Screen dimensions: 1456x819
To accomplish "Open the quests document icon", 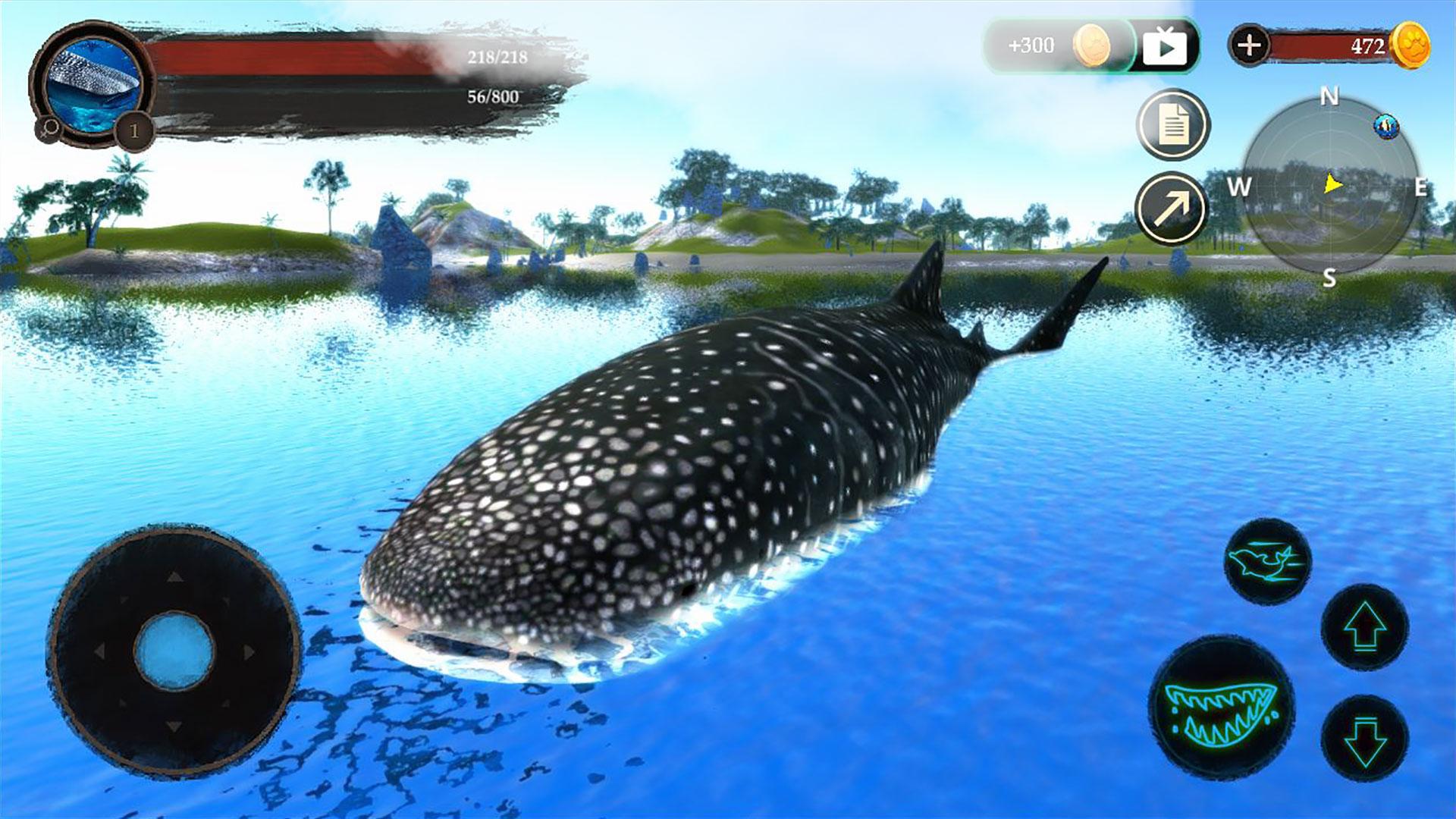I will pos(1174,123).
